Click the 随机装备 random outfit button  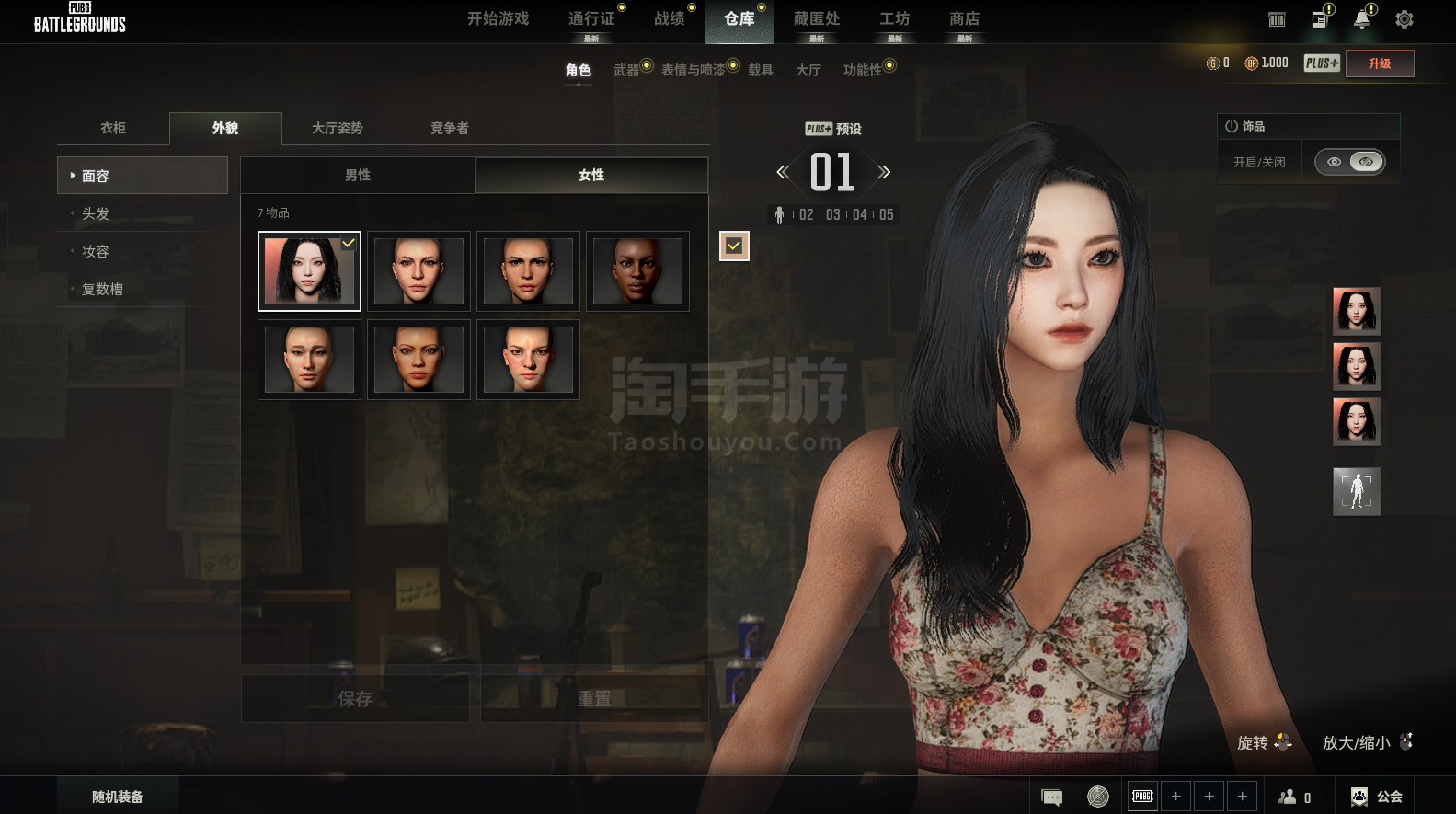coord(118,797)
